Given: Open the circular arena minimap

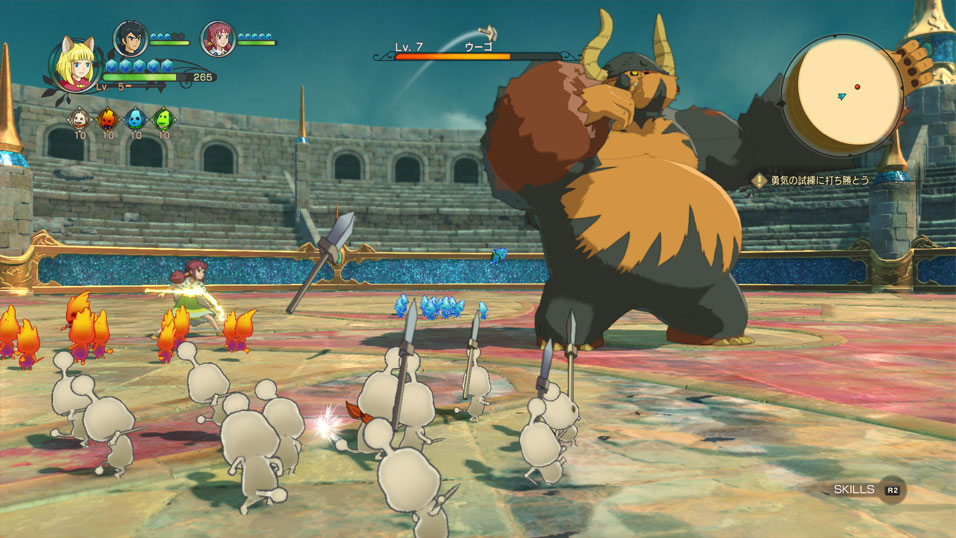Looking at the screenshot, I should point(842,95).
